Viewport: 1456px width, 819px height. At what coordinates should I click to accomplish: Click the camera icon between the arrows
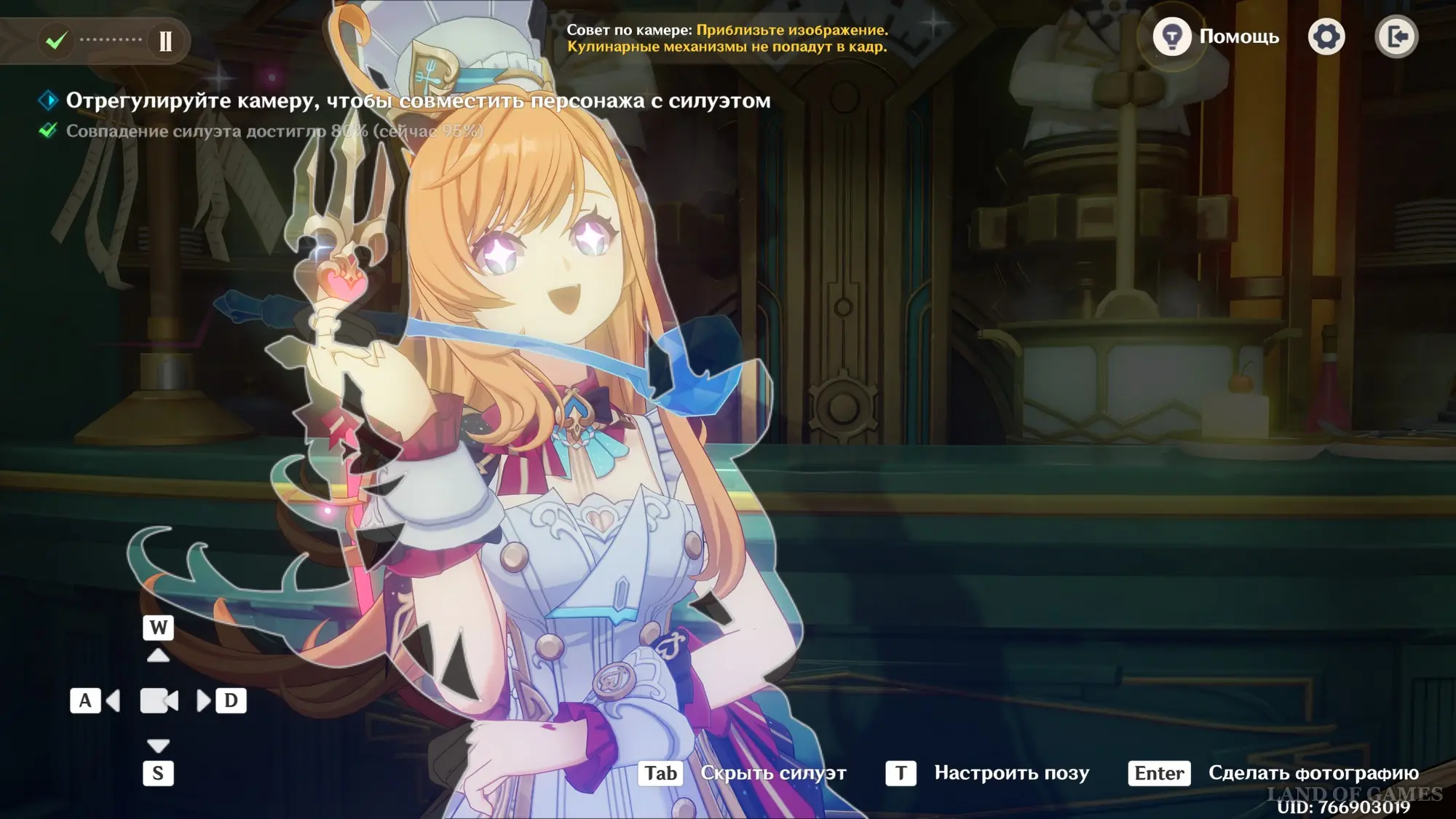[159, 701]
